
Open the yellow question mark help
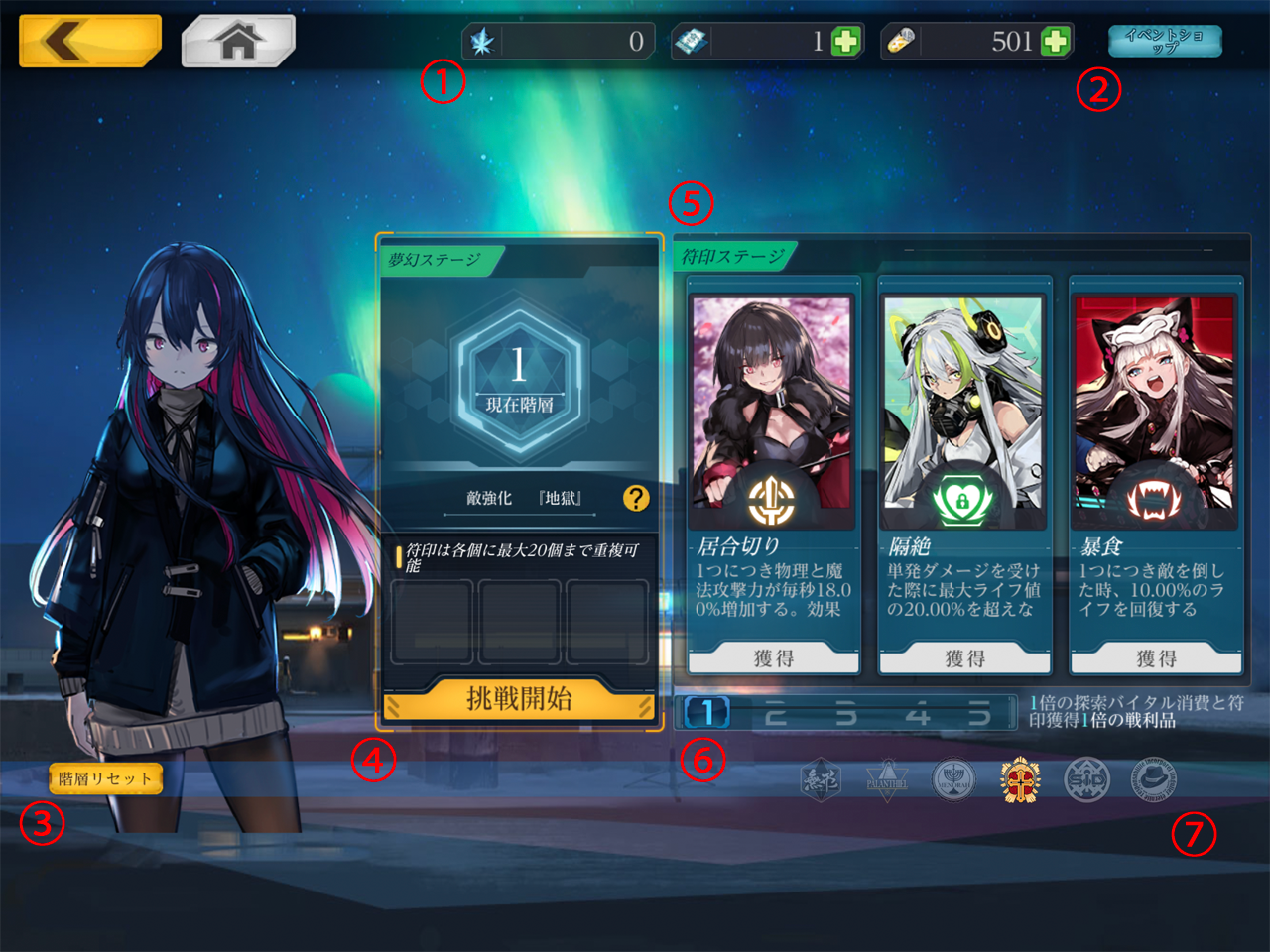(x=636, y=498)
